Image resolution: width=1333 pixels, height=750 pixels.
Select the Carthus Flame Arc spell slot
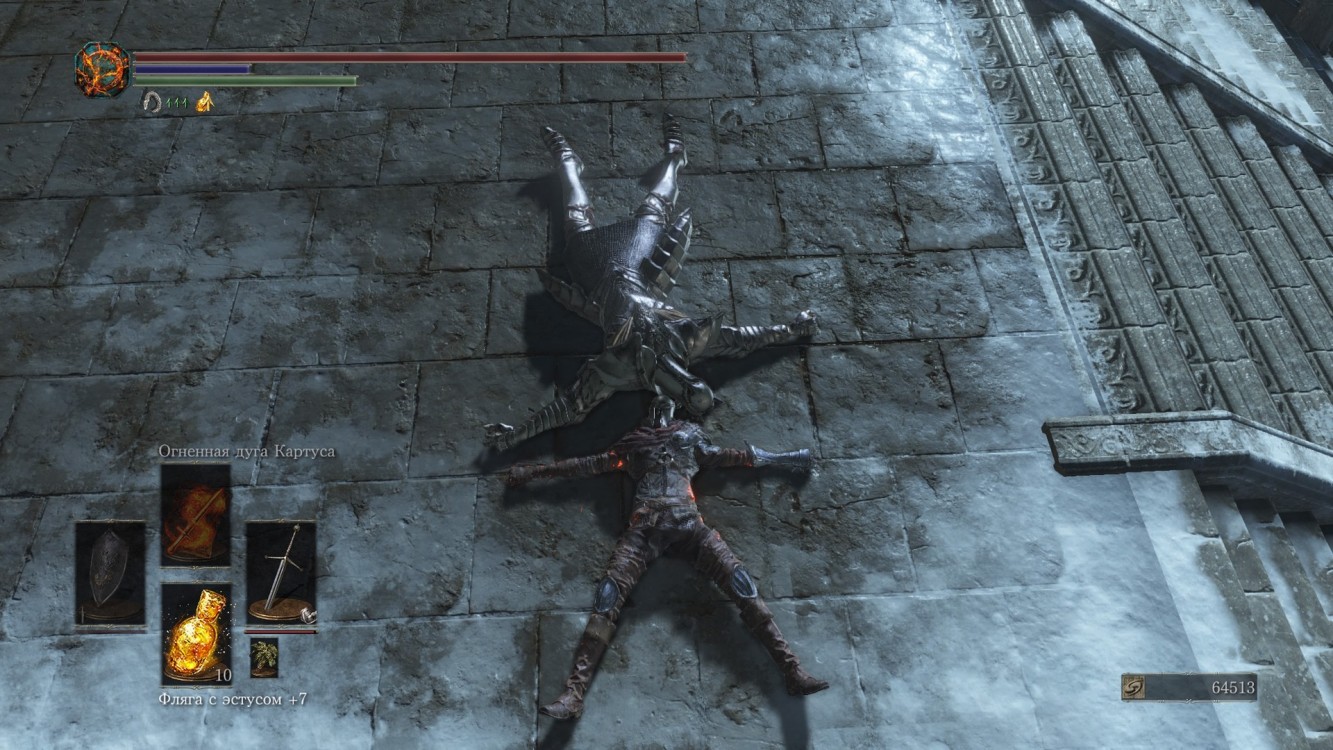[x=195, y=514]
